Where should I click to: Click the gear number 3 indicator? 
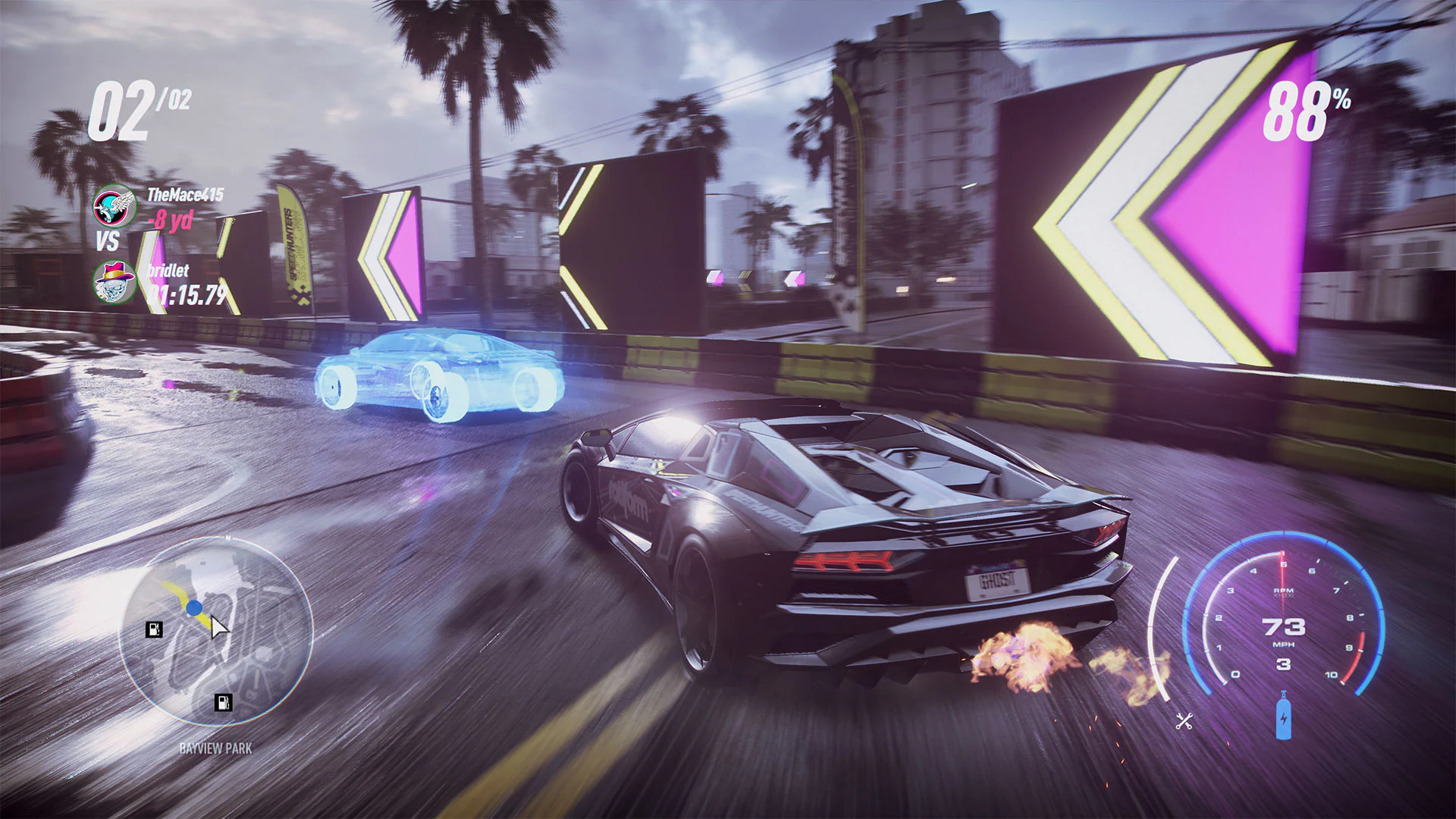click(1283, 664)
